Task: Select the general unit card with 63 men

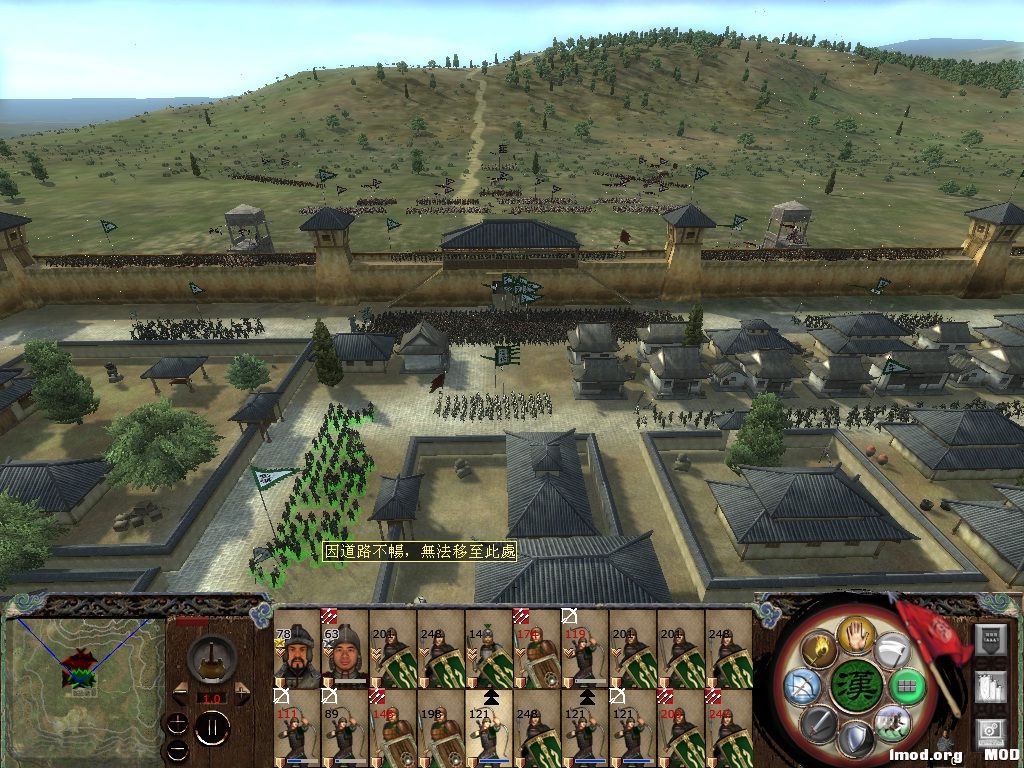Action: [344, 650]
